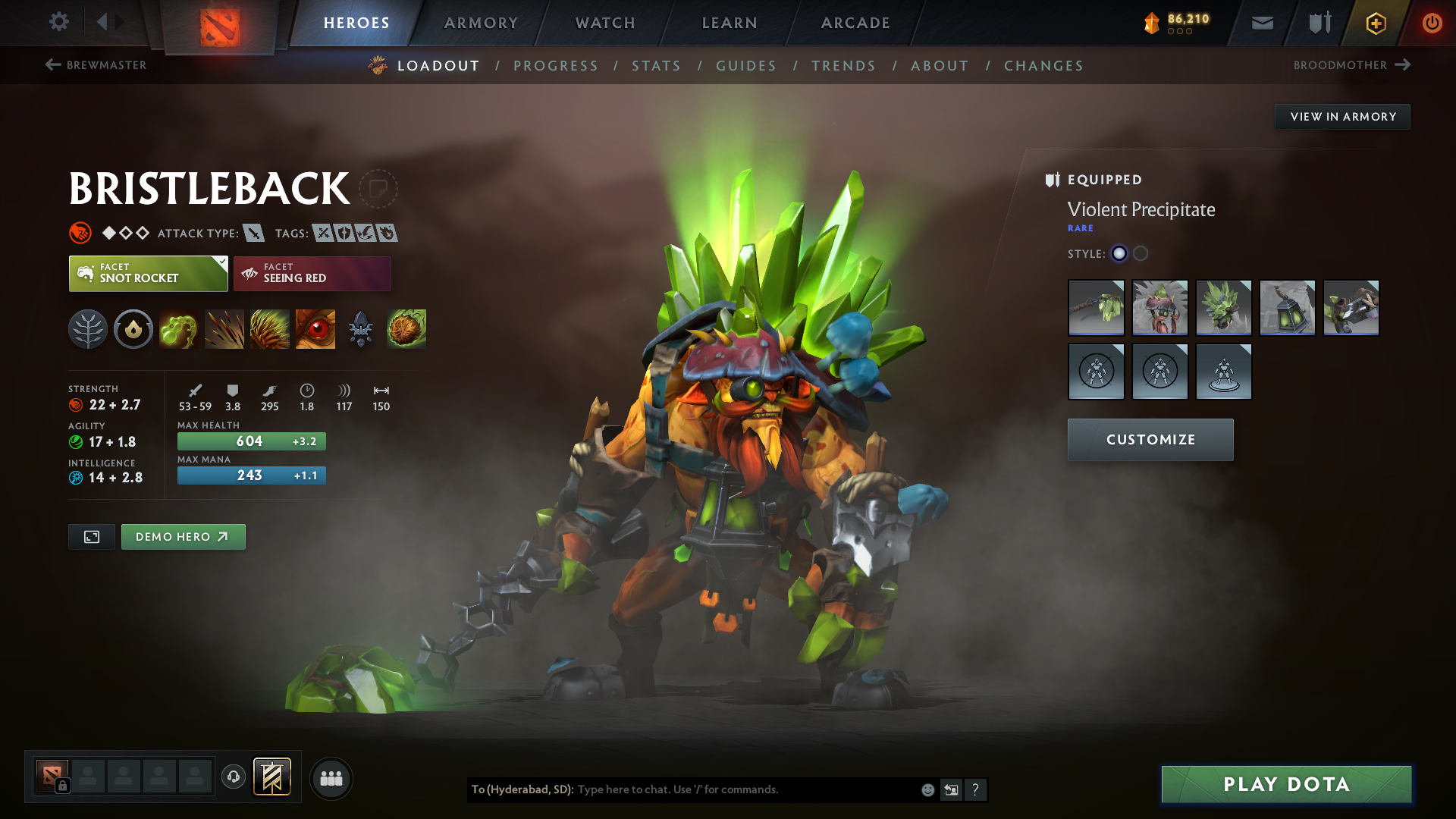The width and height of the screenshot is (1456, 819).
Task: Open the mail inbox icon
Action: click(x=1261, y=23)
